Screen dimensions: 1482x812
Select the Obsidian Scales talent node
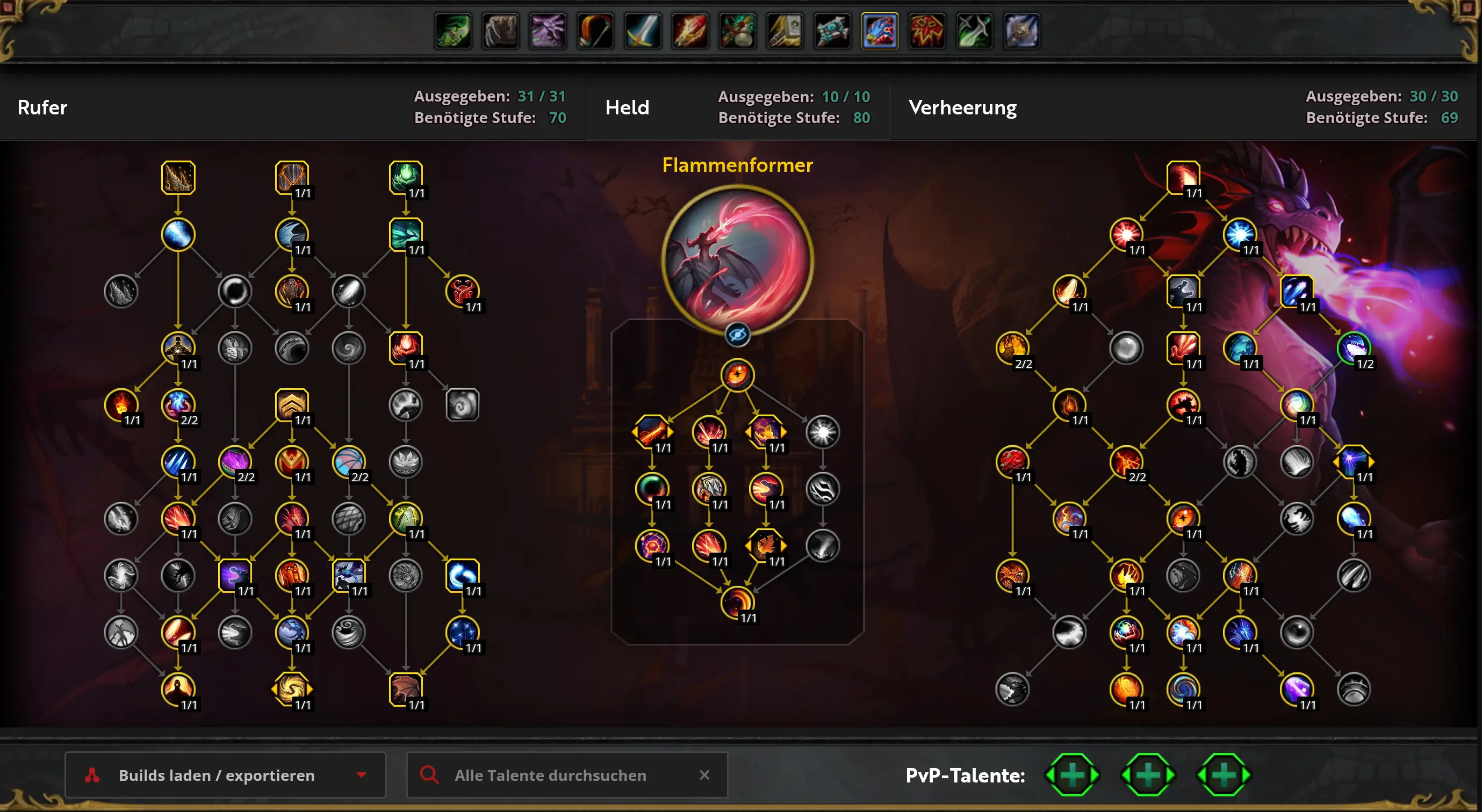tap(292, 177)
